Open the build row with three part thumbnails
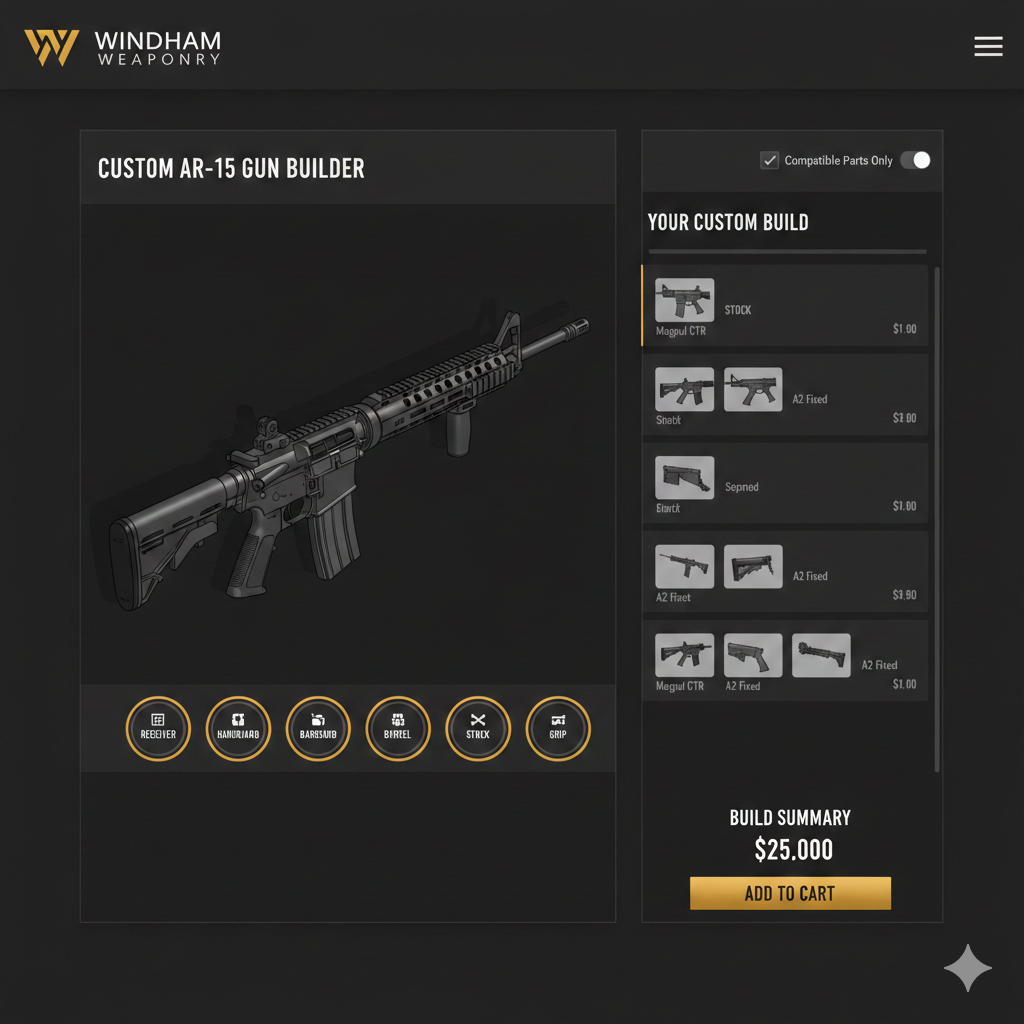 point(785,660)
